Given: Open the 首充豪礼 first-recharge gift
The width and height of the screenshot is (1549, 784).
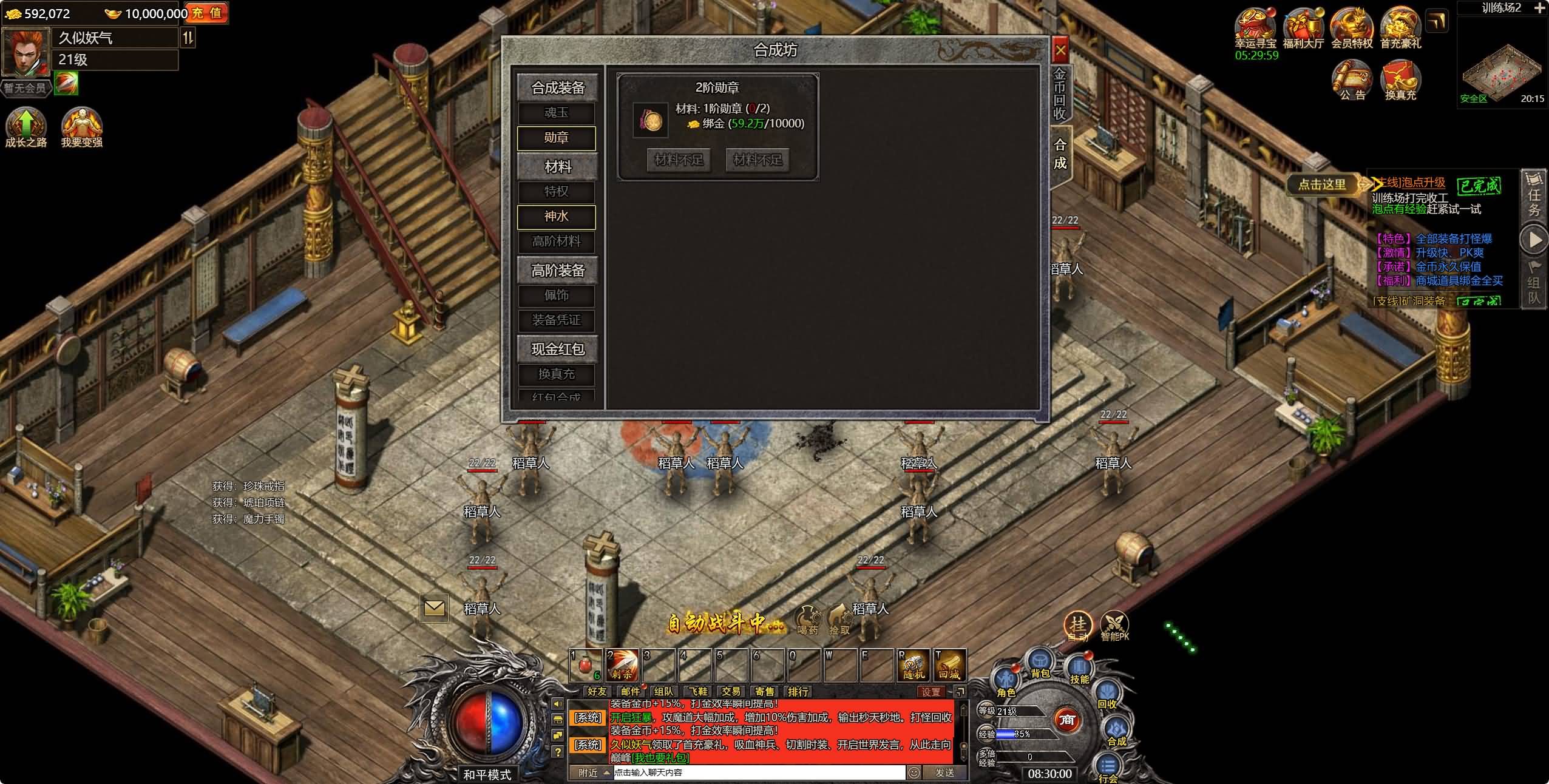Looking at the screenshot, I should coord(1400,27).
